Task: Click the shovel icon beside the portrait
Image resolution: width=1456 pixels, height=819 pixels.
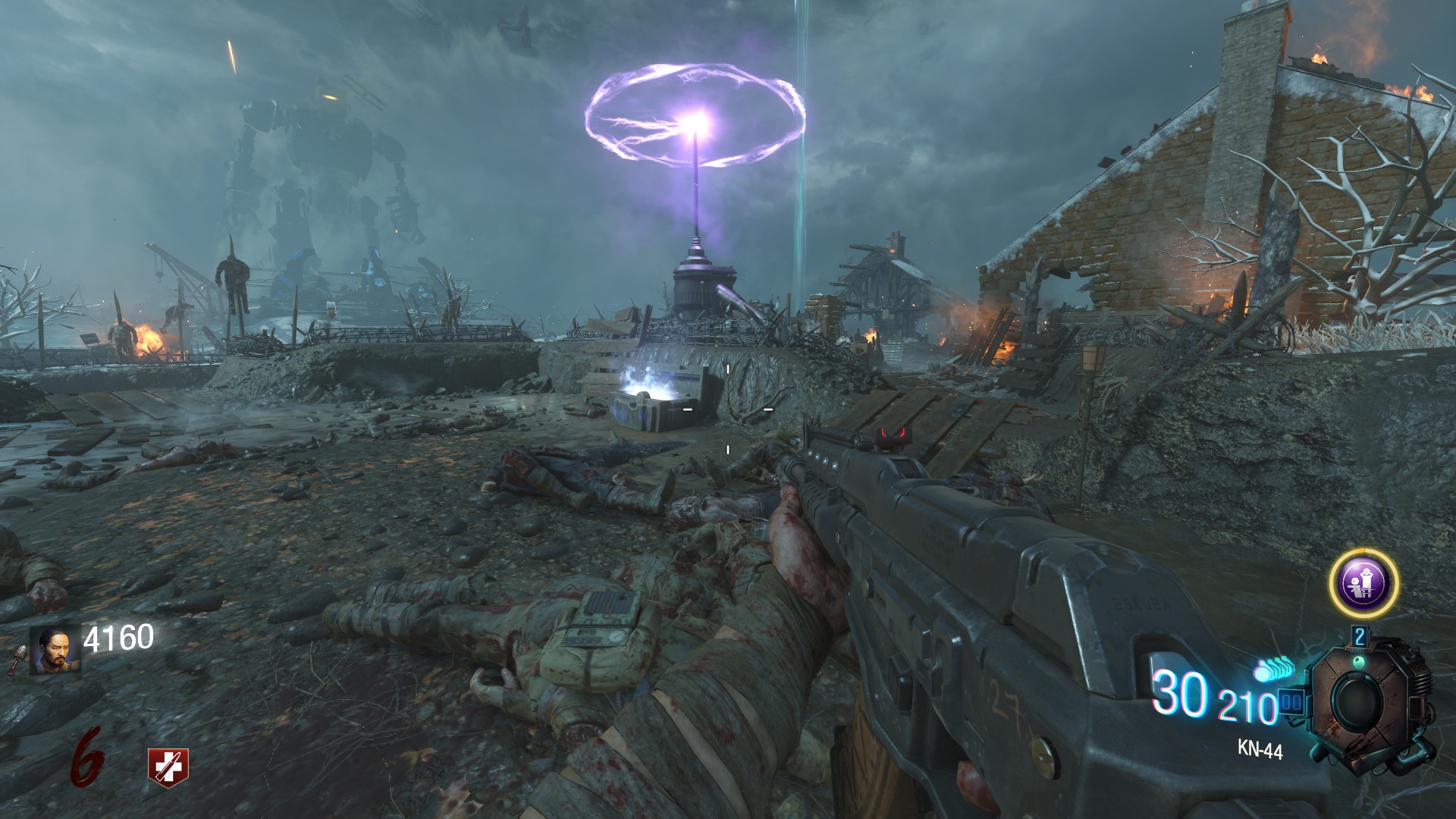Action: (17, 659)
